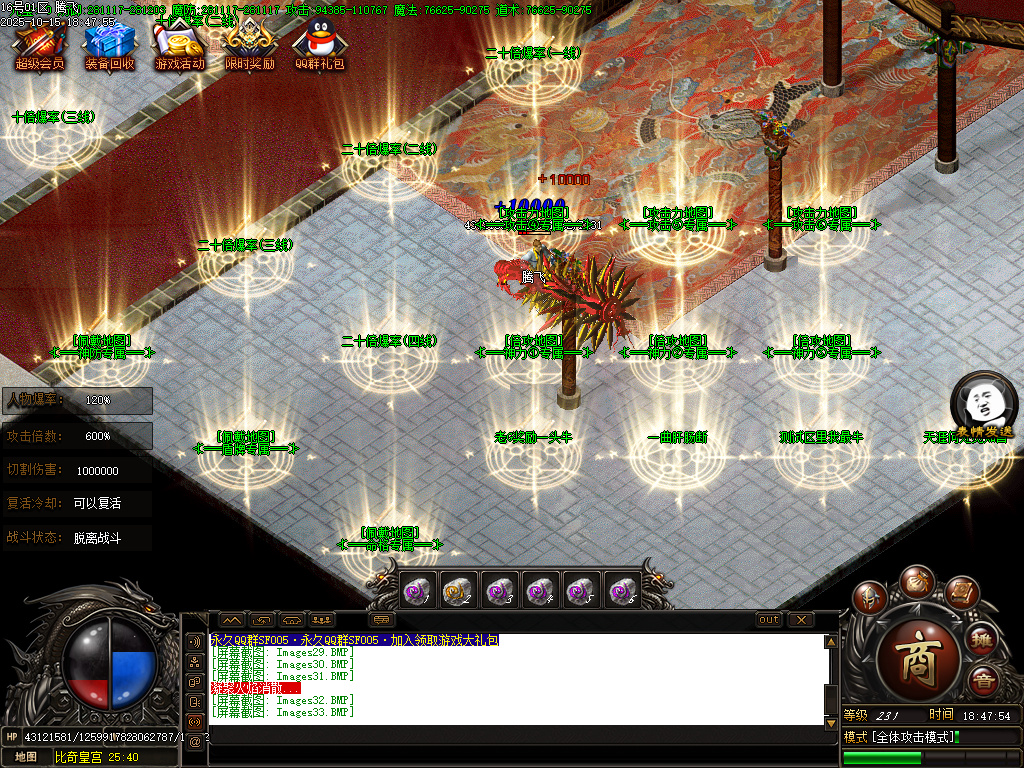Open the skill book button
This screenshot has height=768, width=1024.
[960, 595]
